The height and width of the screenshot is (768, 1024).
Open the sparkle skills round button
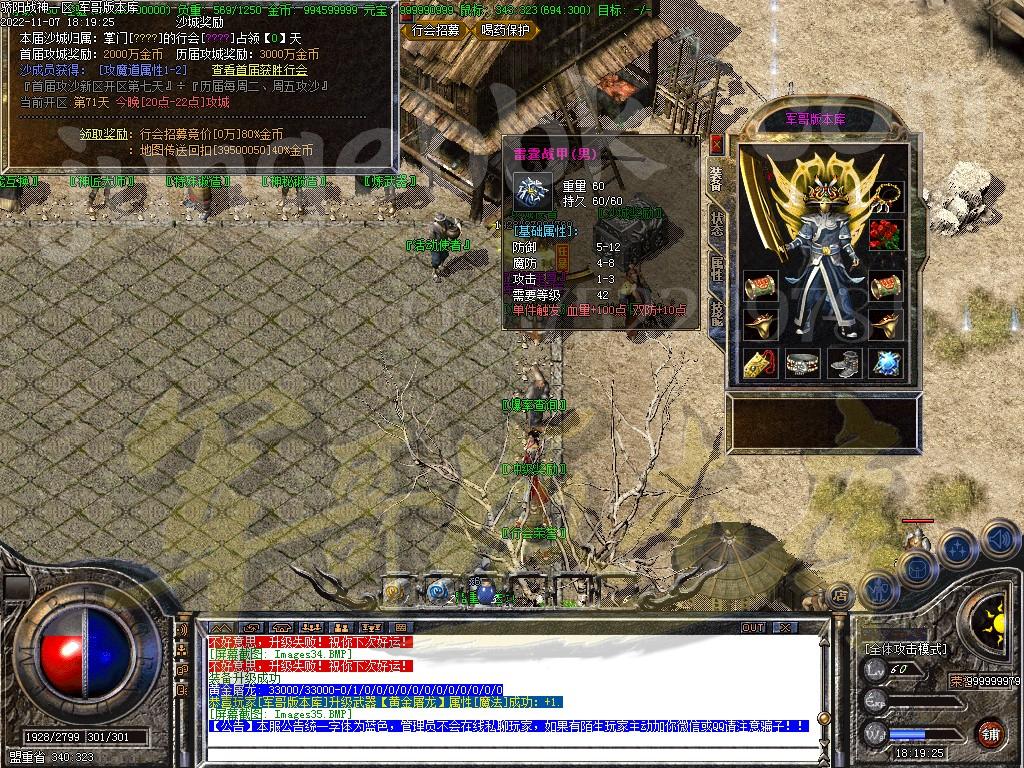pos(957,548)
